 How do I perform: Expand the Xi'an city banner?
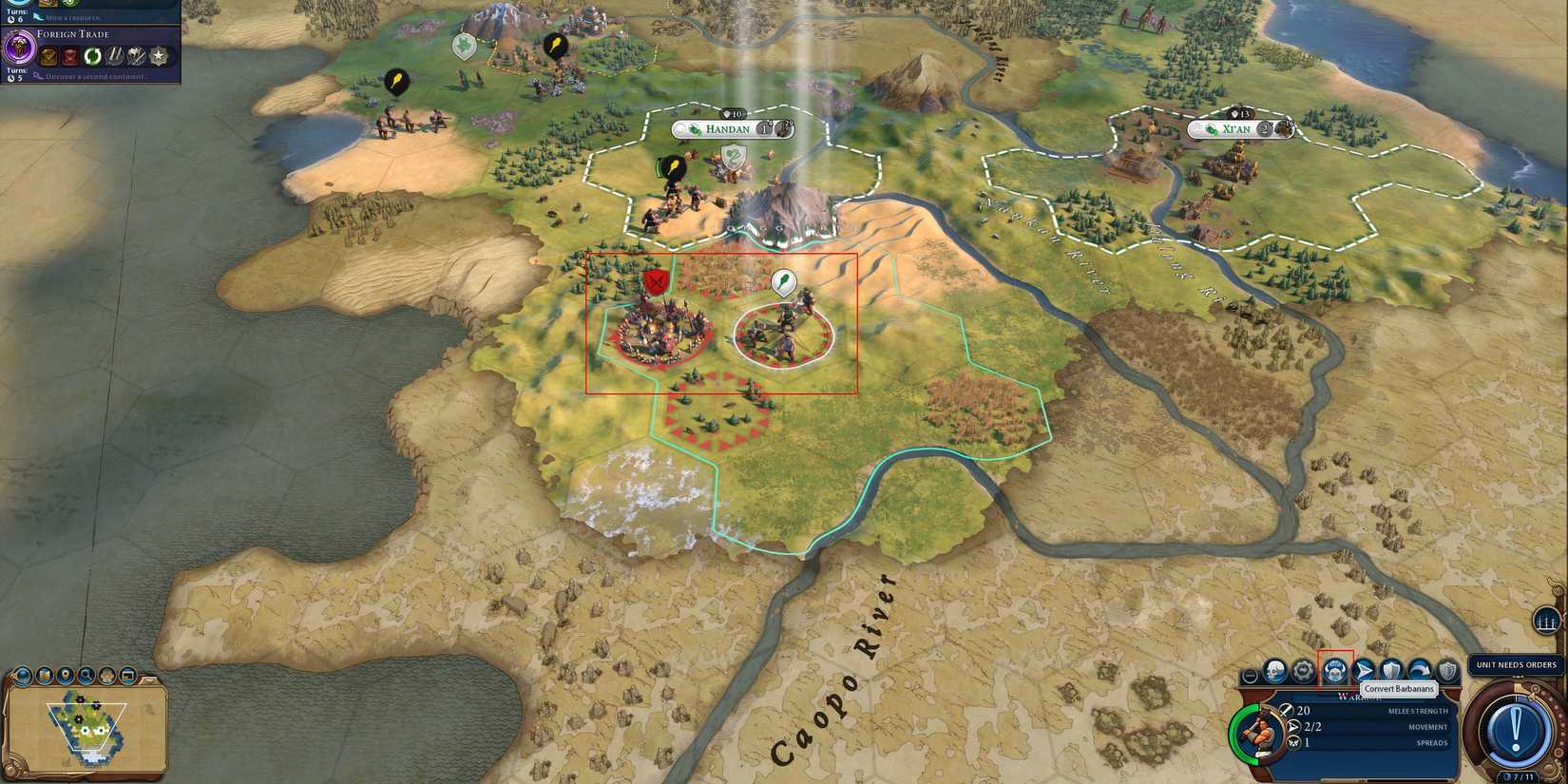click(x=1240, y=128)
